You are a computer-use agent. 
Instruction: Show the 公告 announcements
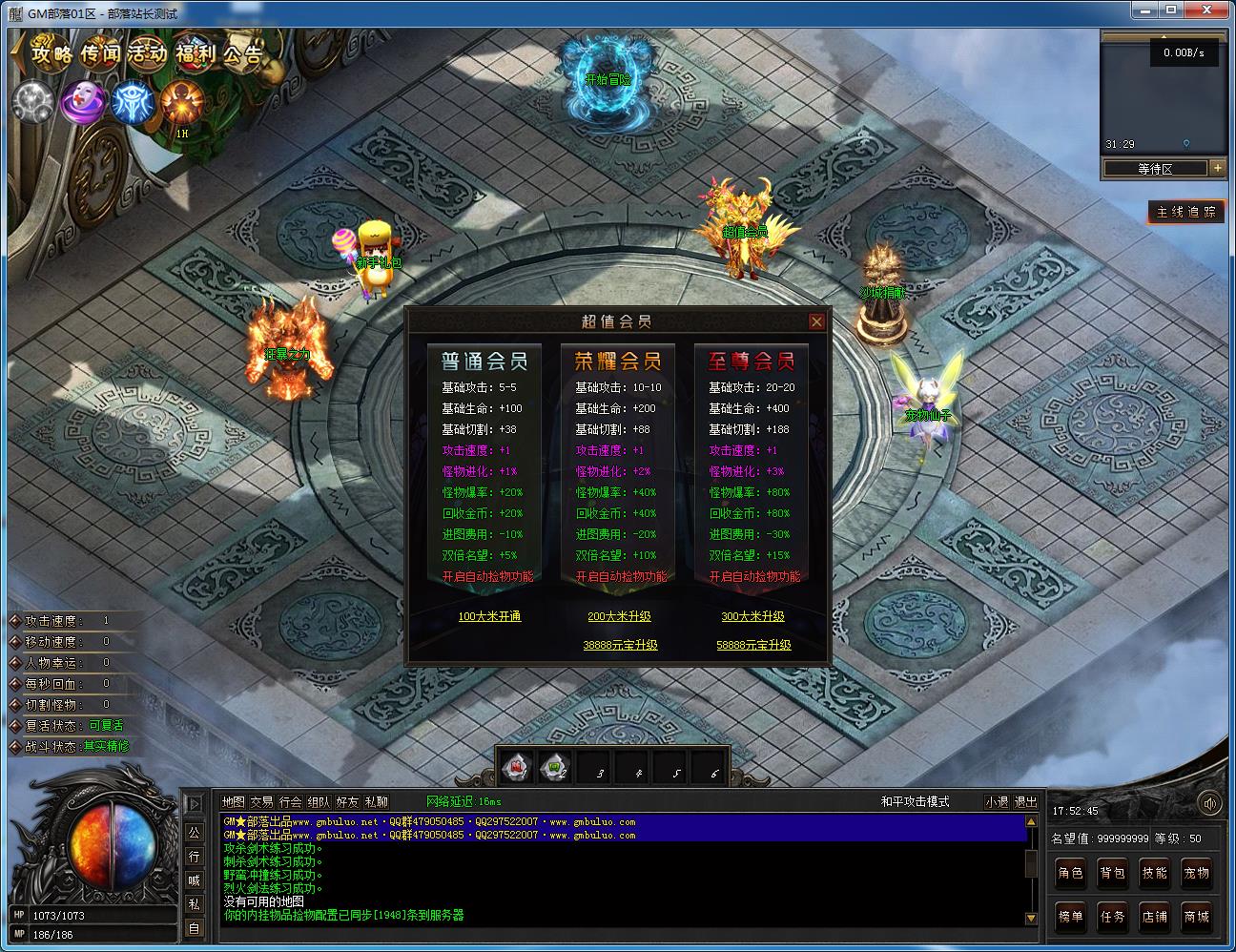(x=243, y=54)
